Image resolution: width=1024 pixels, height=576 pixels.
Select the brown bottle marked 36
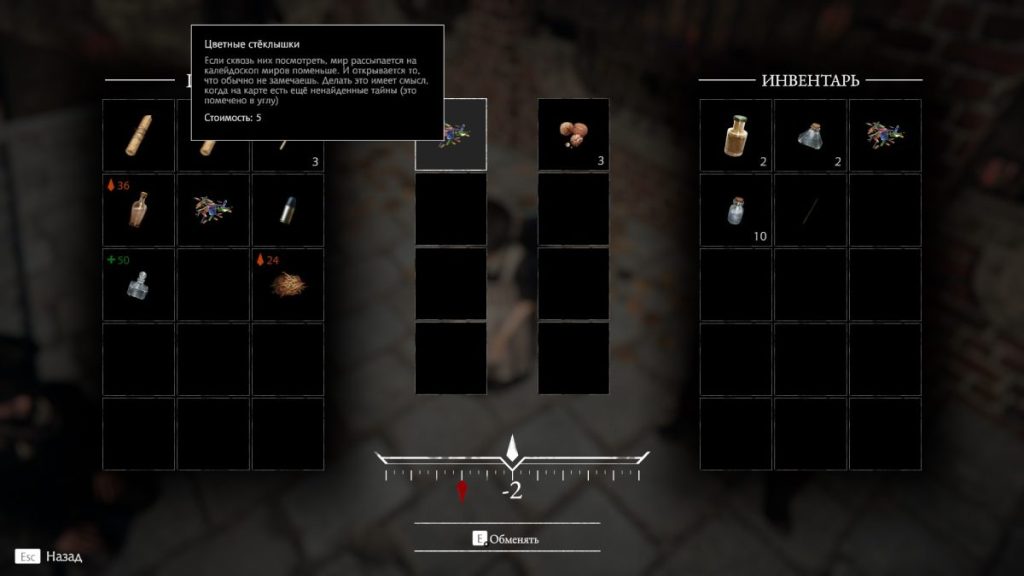pos(139,210)
